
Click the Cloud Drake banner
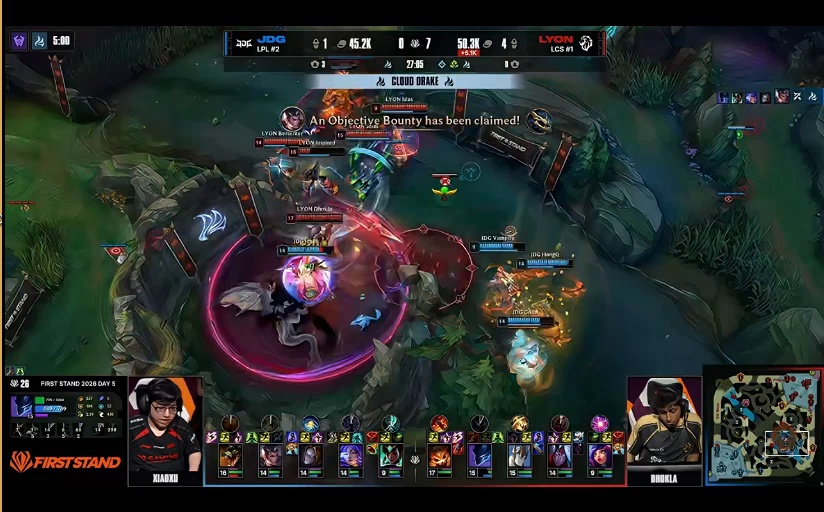414,81
